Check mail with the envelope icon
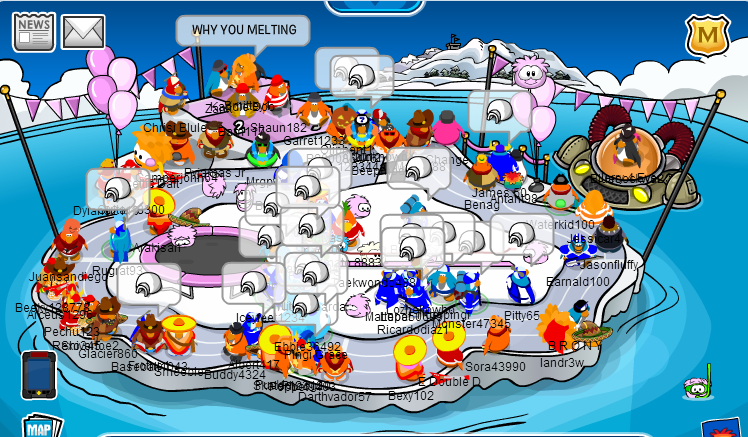Viewport: 748px width, 437px height. point(83,32)
